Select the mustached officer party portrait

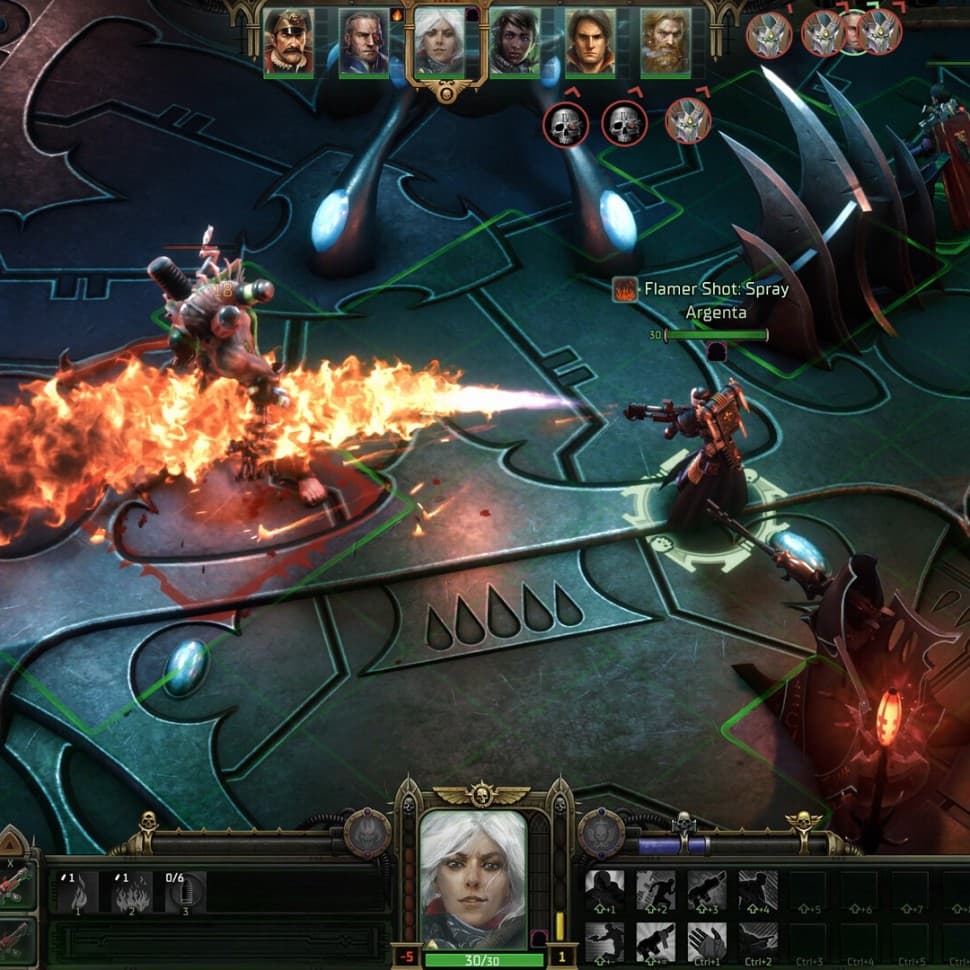[x=288, y=43]
